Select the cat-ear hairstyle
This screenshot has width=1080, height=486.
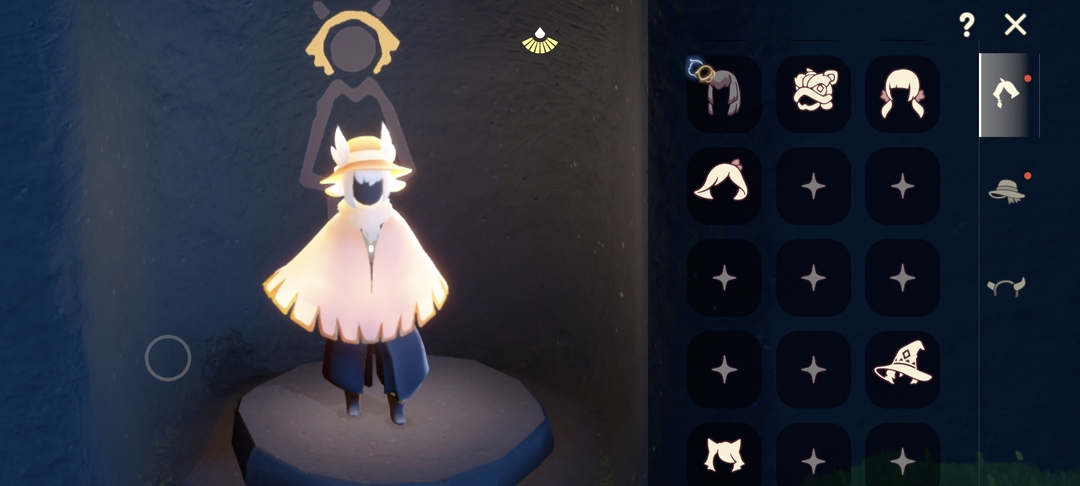click(x=724, y=455)
